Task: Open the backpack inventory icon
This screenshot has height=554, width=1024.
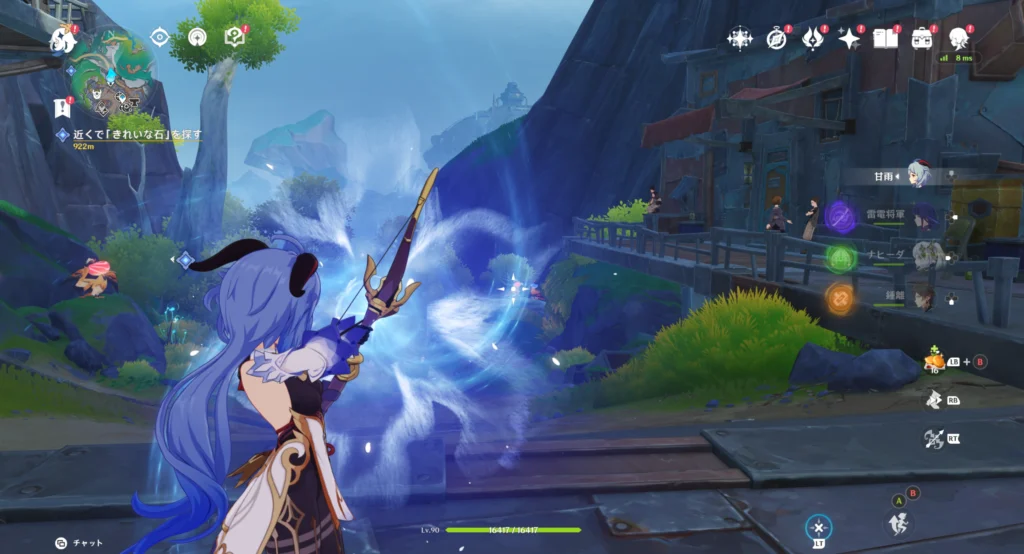Action: [922, 39]
